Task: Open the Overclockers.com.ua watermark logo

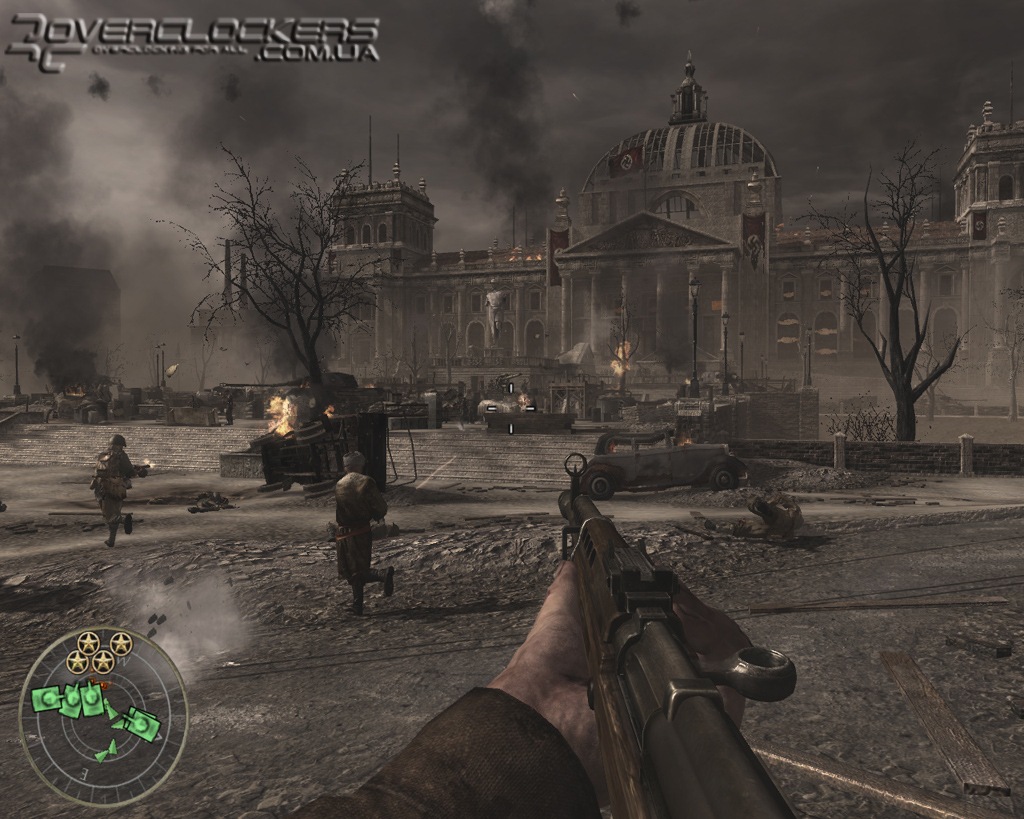Action: coord(192,42)
